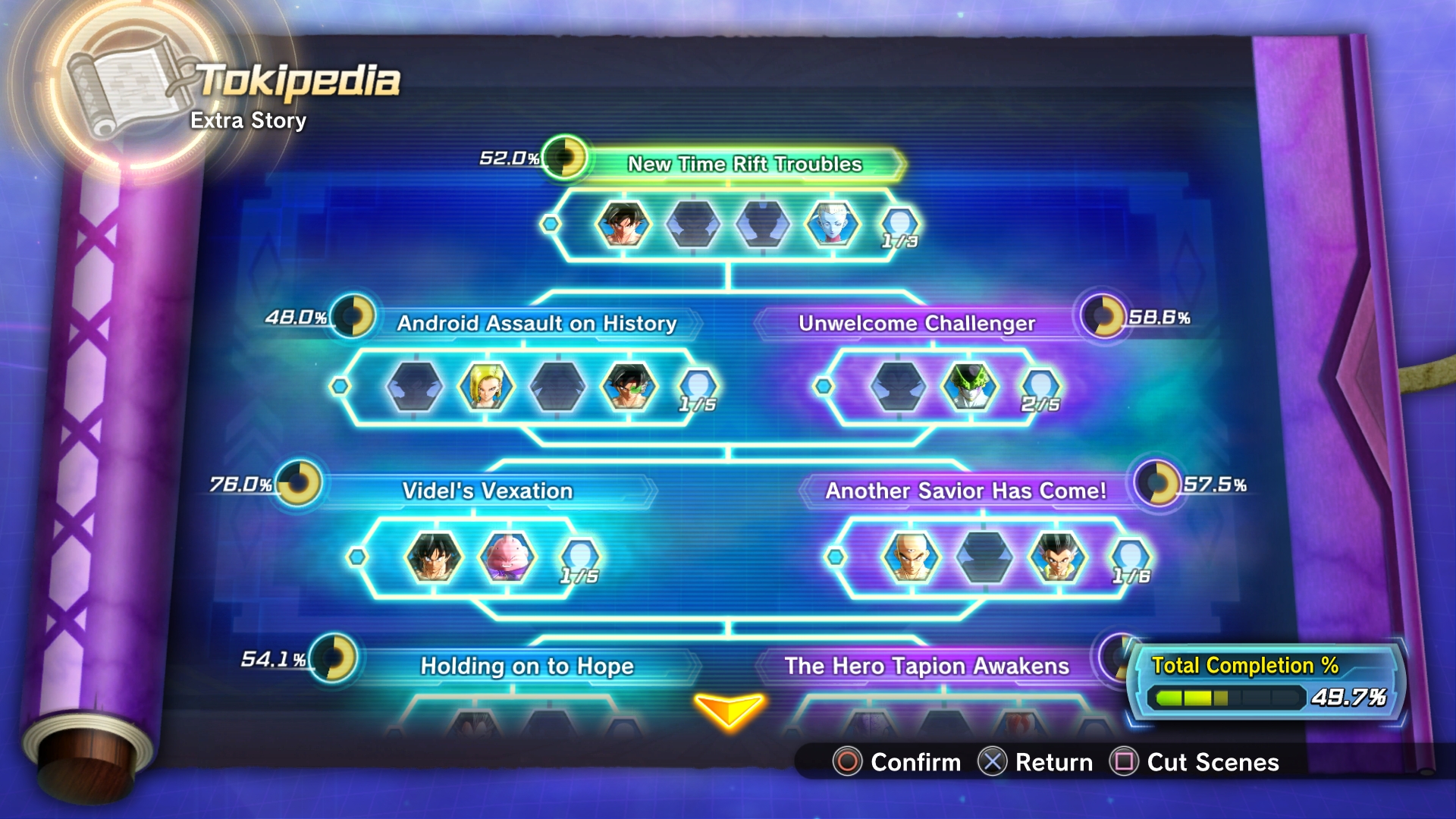Click the yellow down arrow to see more
The image size is (1456, 819).
728,711
